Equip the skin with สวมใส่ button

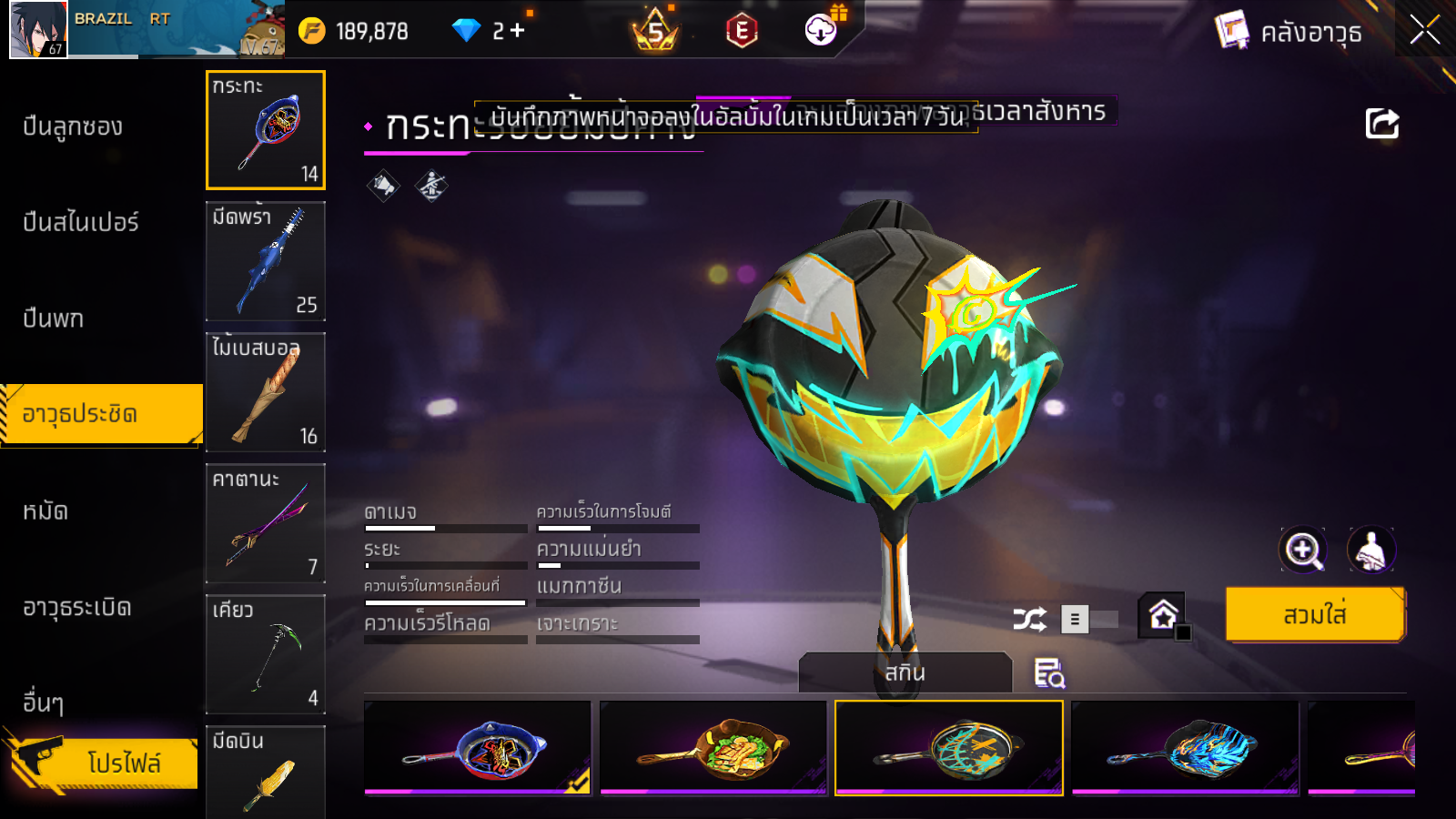pos(1314,615)
